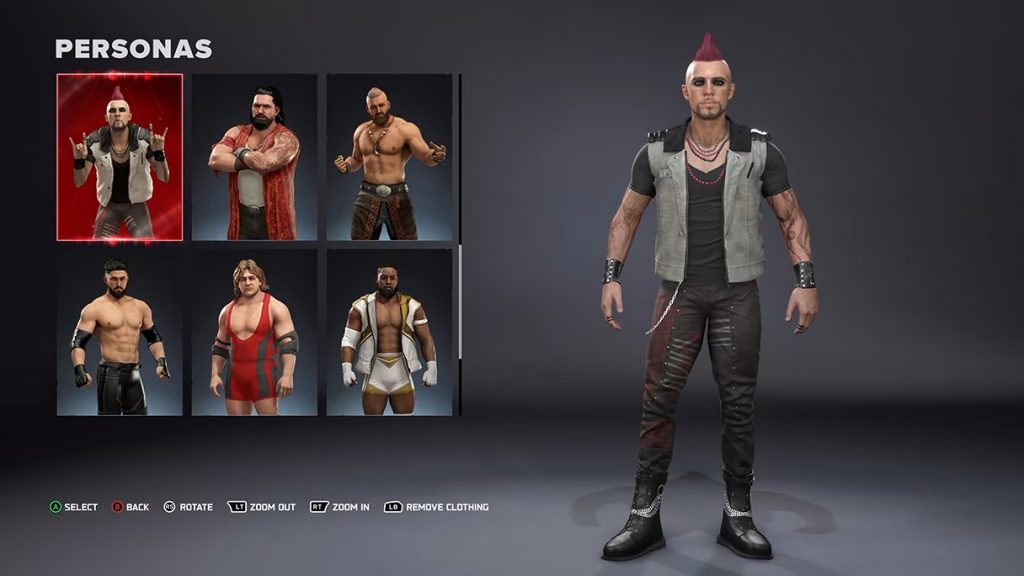Choose the long-haired persona in red robe
The height and width of the screenshot is (576, 1024).
(x=254, y=157)
